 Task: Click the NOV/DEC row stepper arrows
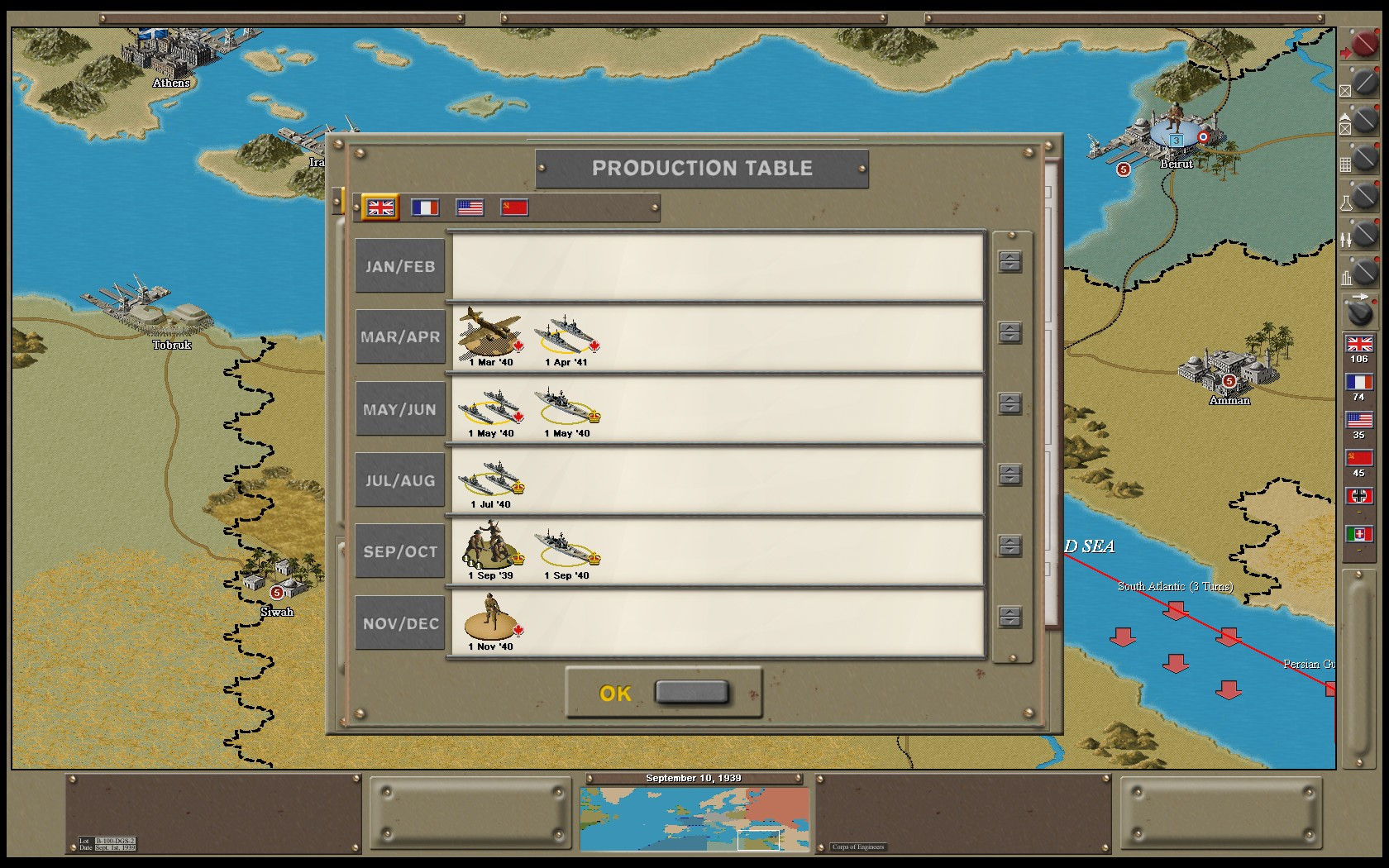point(1009,616)
